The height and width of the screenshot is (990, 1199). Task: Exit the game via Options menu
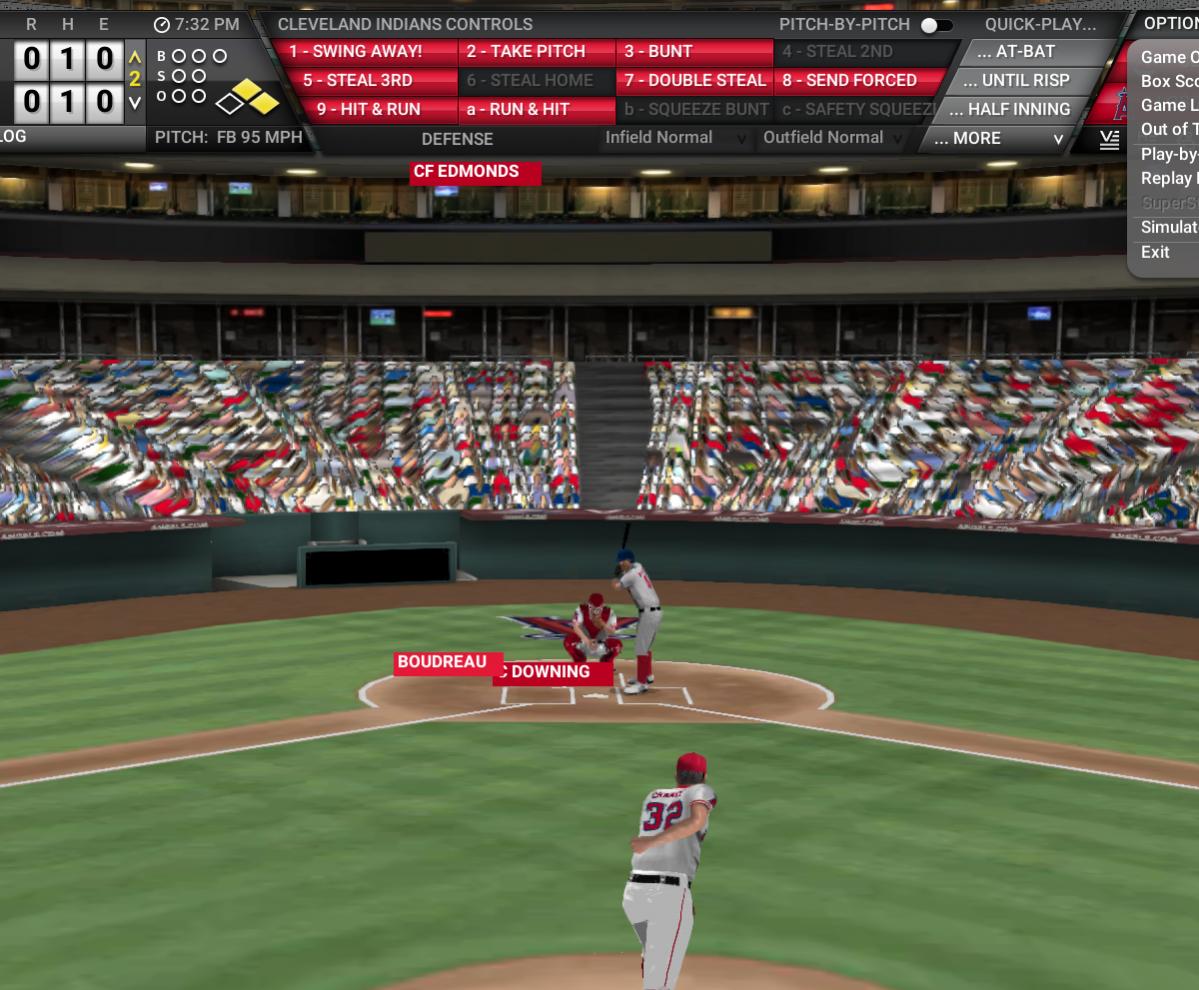point(1155,252)
